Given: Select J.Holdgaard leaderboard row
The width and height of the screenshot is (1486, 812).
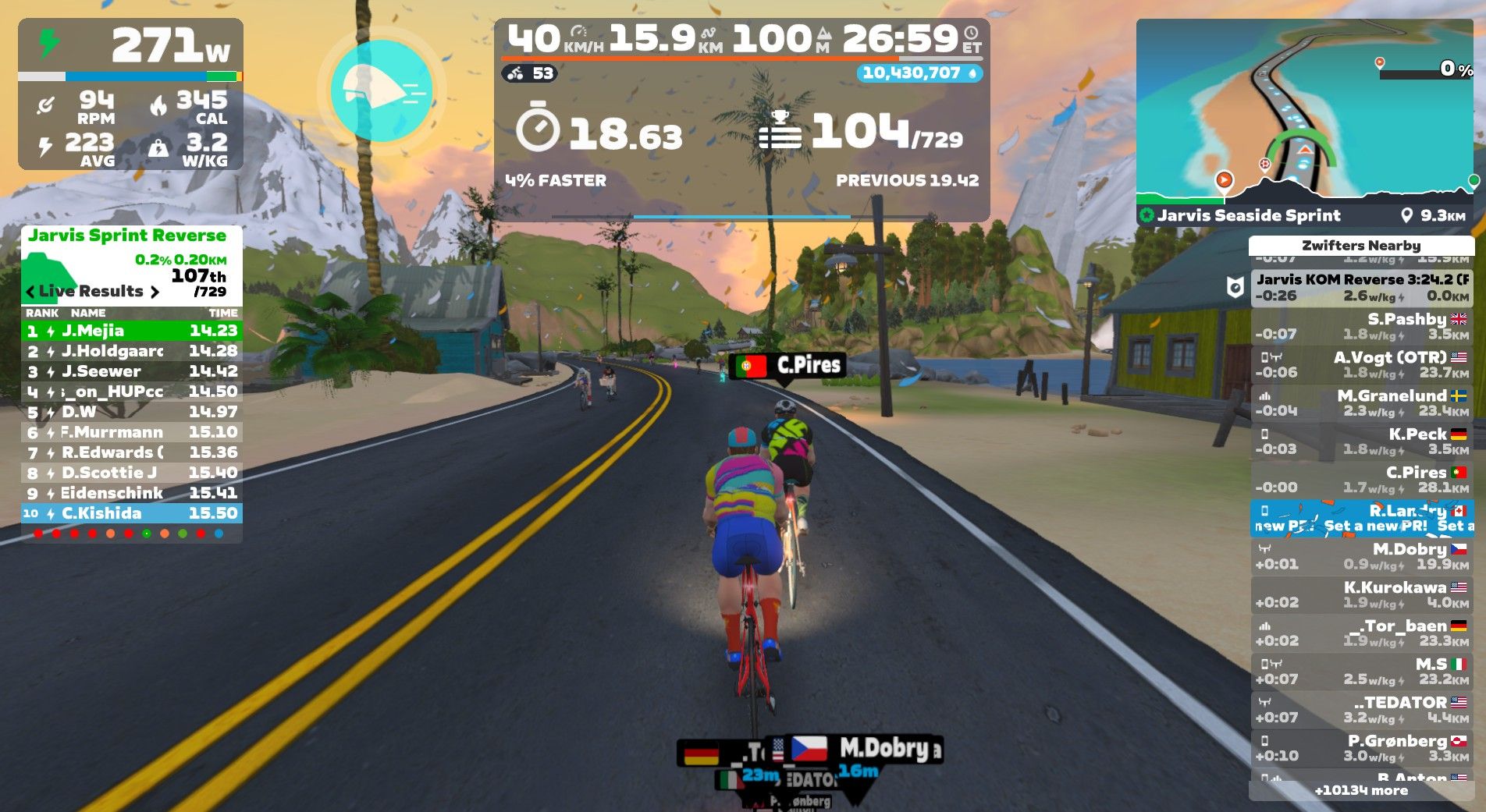Looking at the screenshot, I should (x=131, y=351).
